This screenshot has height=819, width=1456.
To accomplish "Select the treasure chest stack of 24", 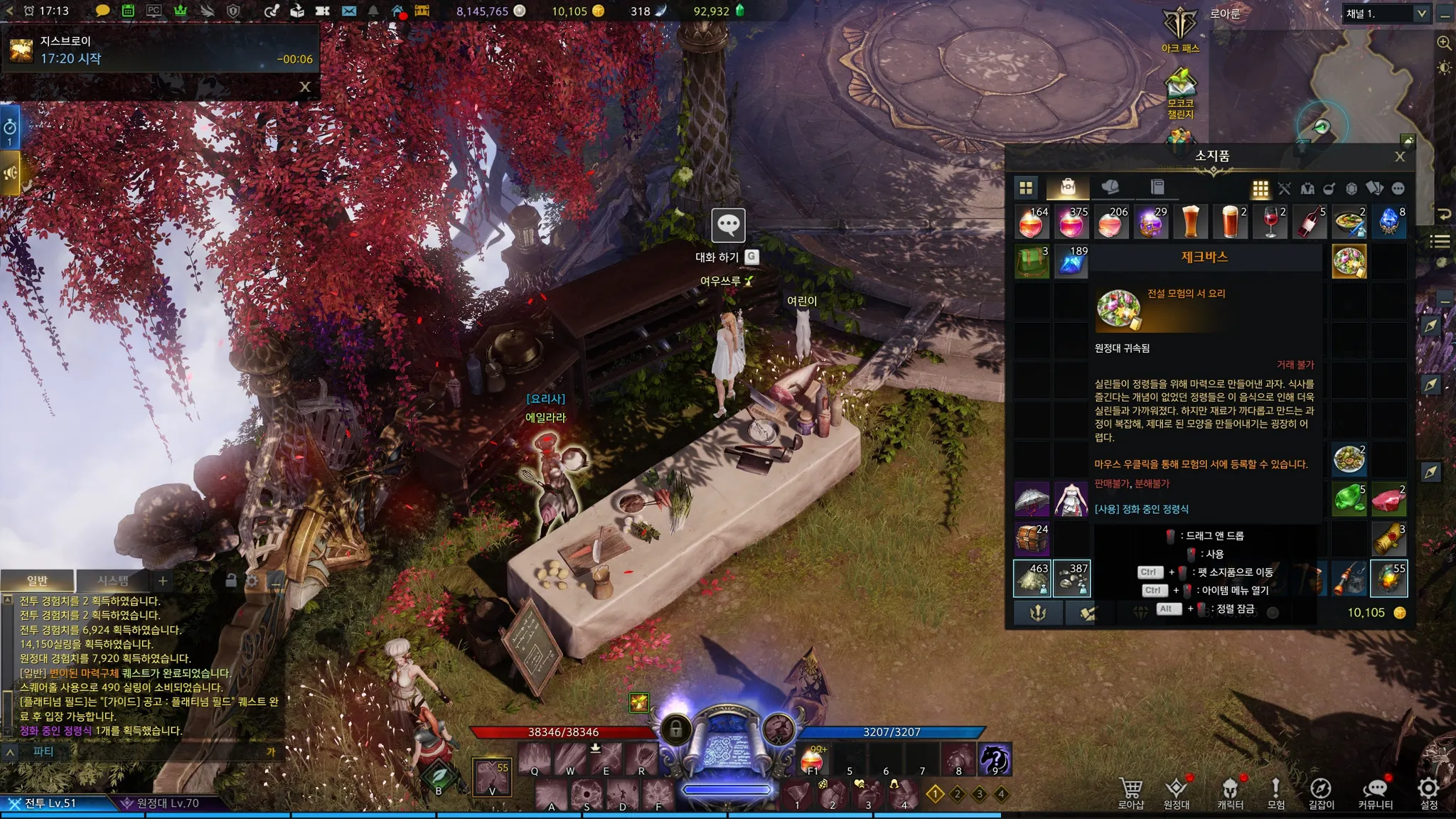I will (1032, 539).
